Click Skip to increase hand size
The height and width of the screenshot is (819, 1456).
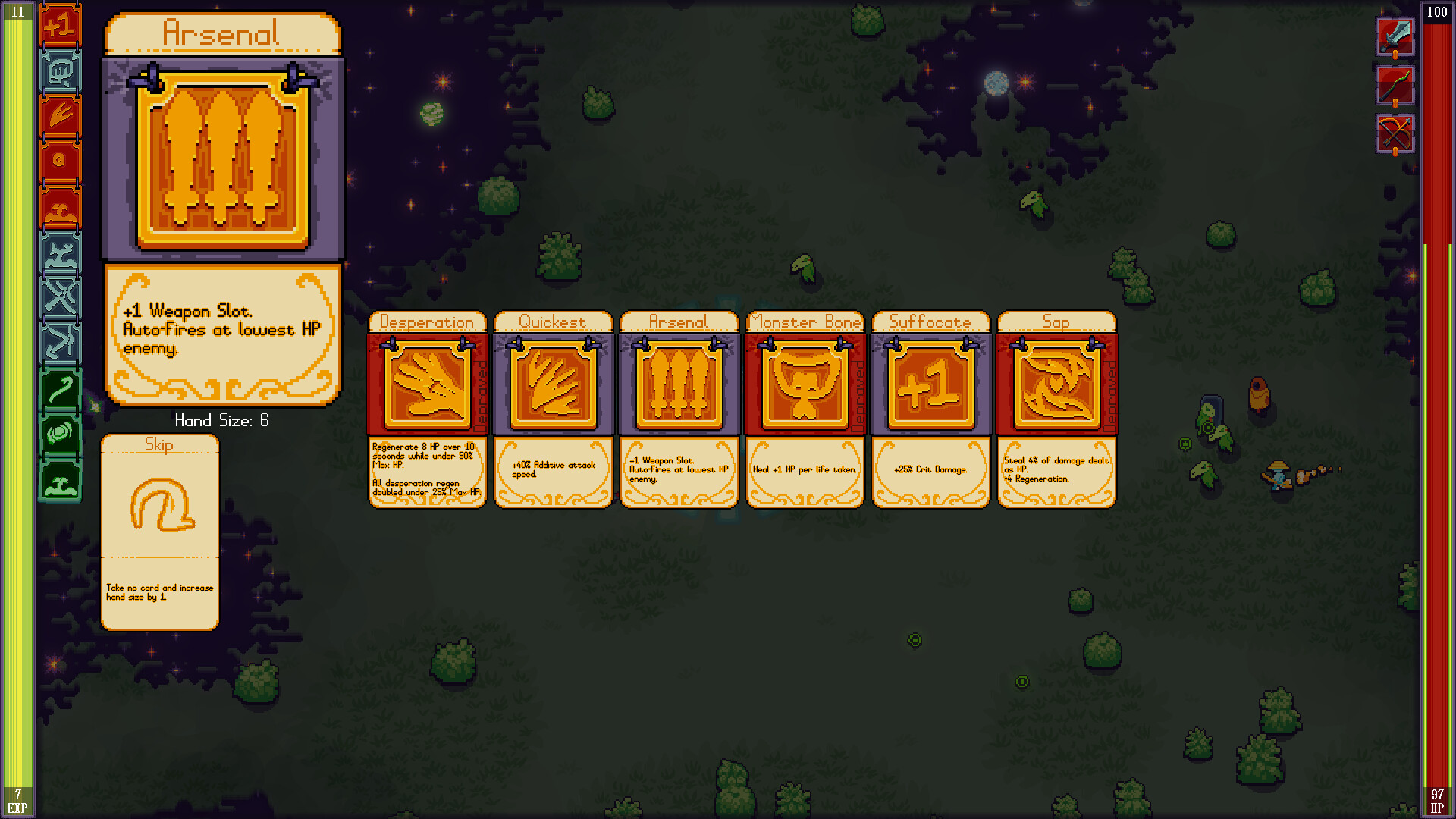pyautogui.click(x=159, y=531)
